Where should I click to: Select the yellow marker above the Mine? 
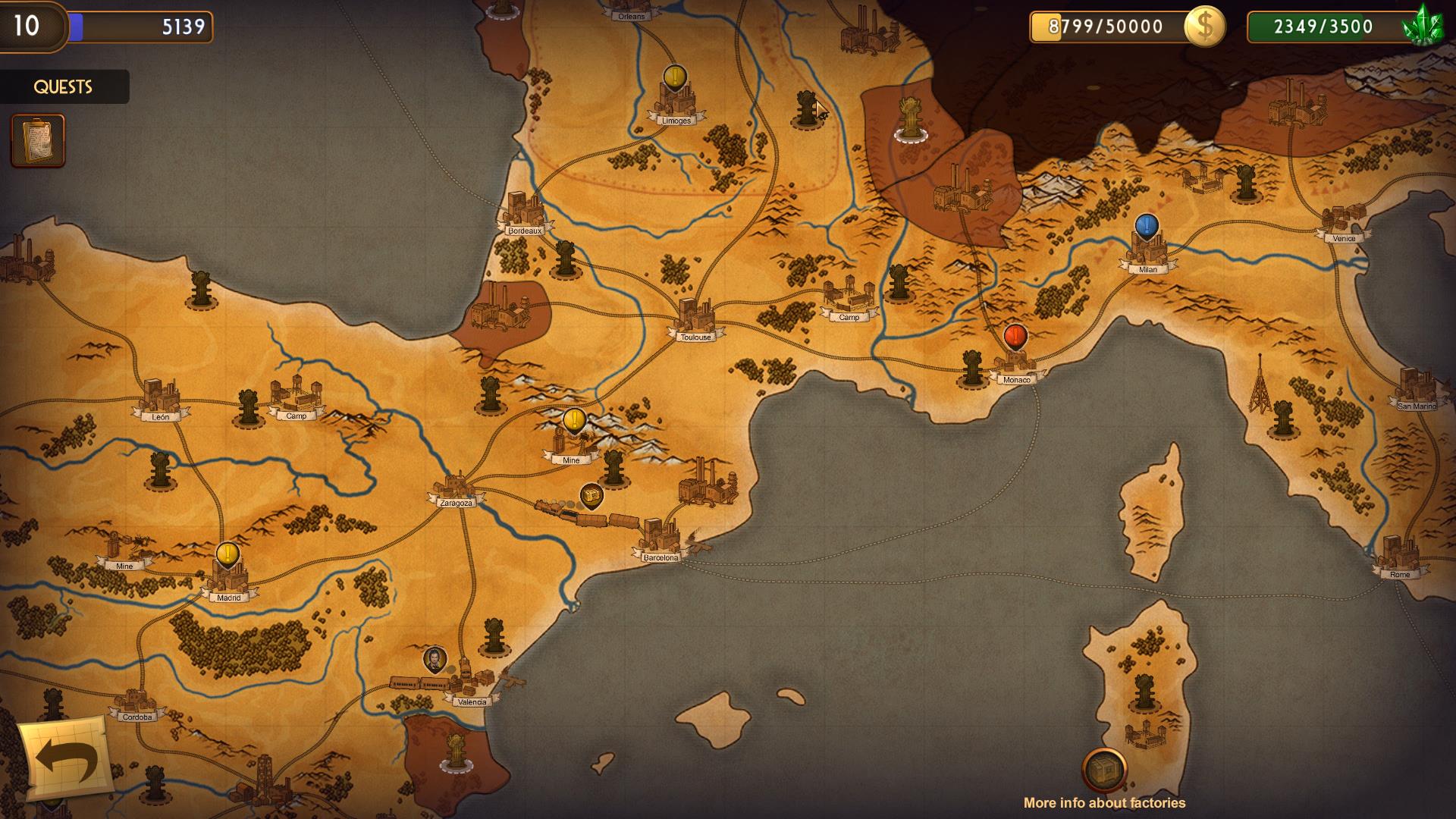coord(574,420)
